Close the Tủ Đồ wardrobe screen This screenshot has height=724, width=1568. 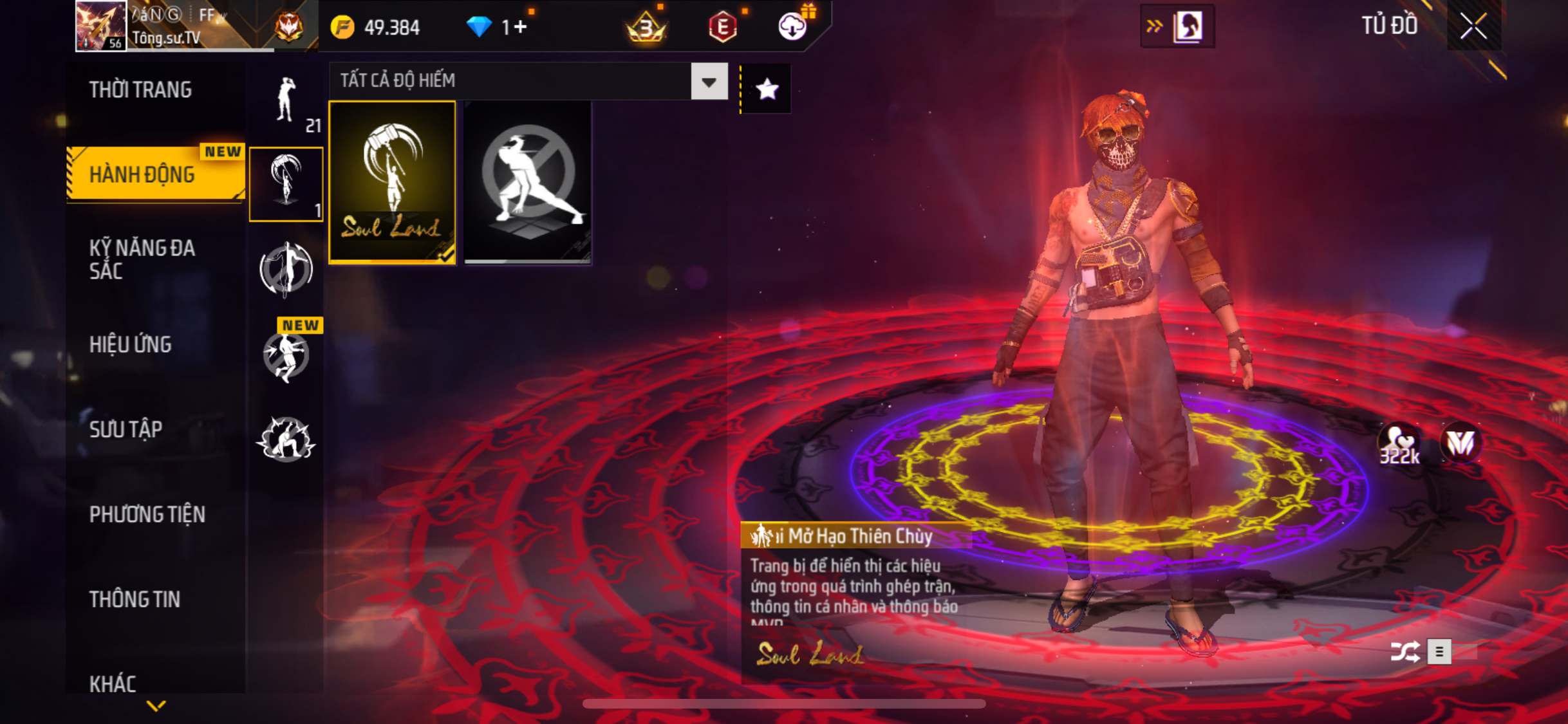click(x=1473, y=26)
